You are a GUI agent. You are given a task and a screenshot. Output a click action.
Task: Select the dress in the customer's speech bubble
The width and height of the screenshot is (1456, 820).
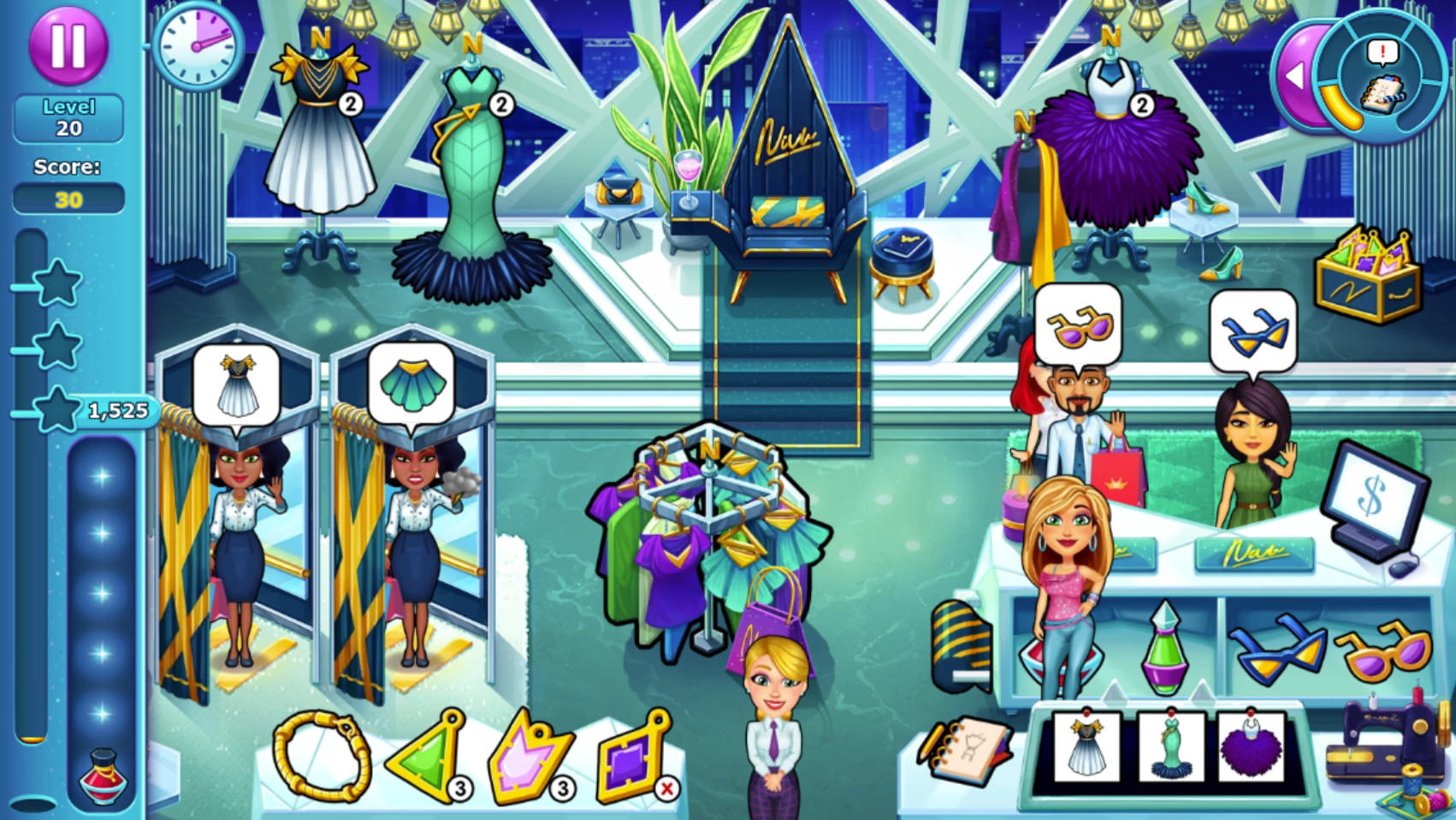click(238, 386)
